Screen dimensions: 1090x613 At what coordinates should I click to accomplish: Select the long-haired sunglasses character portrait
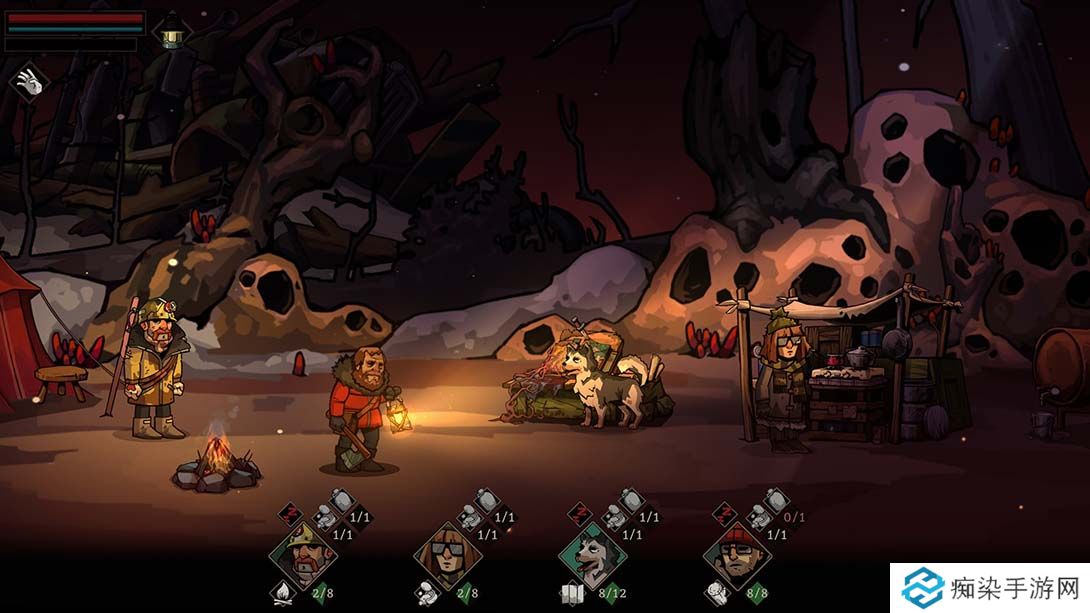click(447, 556)
